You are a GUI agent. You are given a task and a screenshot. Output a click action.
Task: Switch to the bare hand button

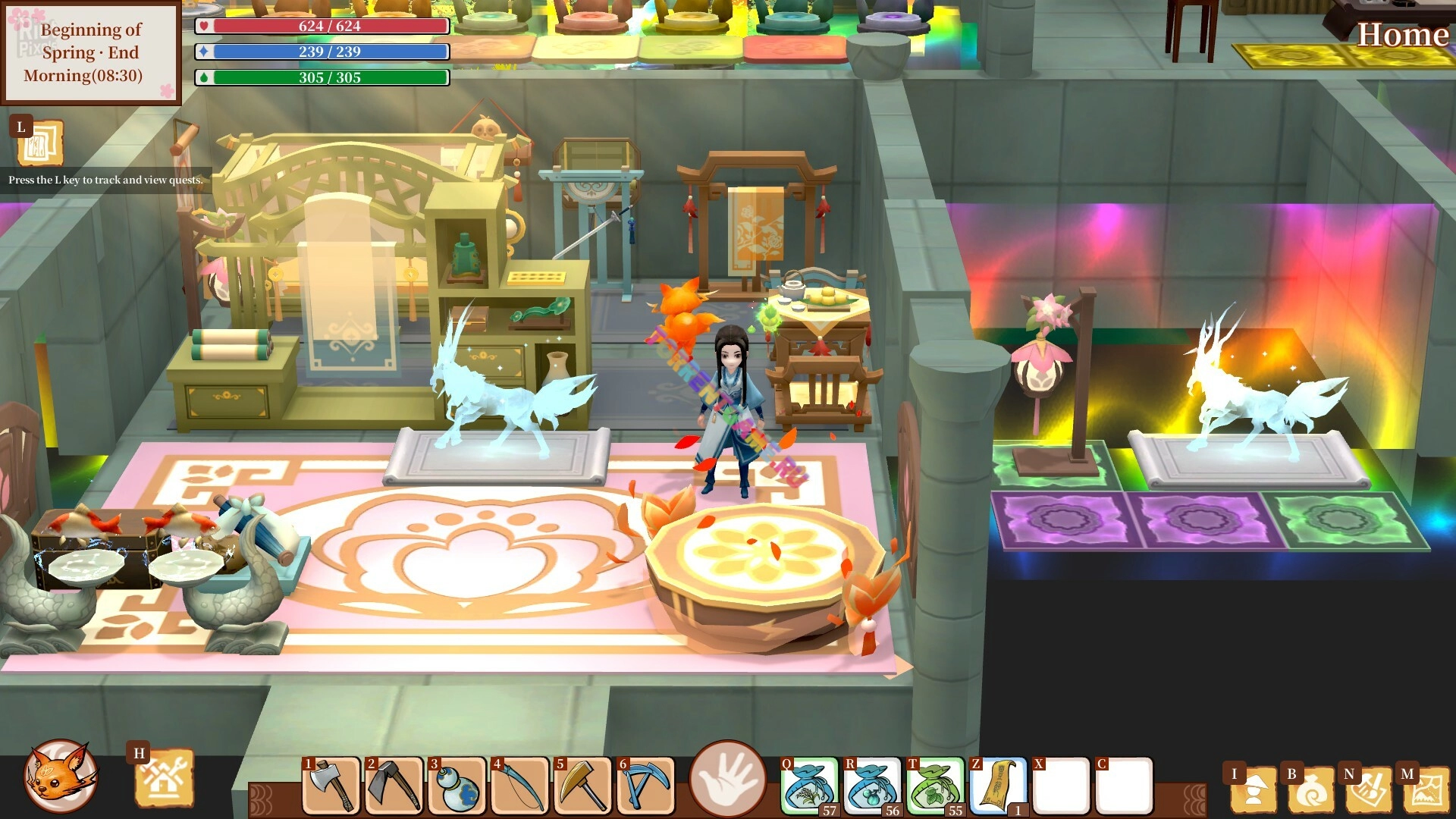click(727, 778)
